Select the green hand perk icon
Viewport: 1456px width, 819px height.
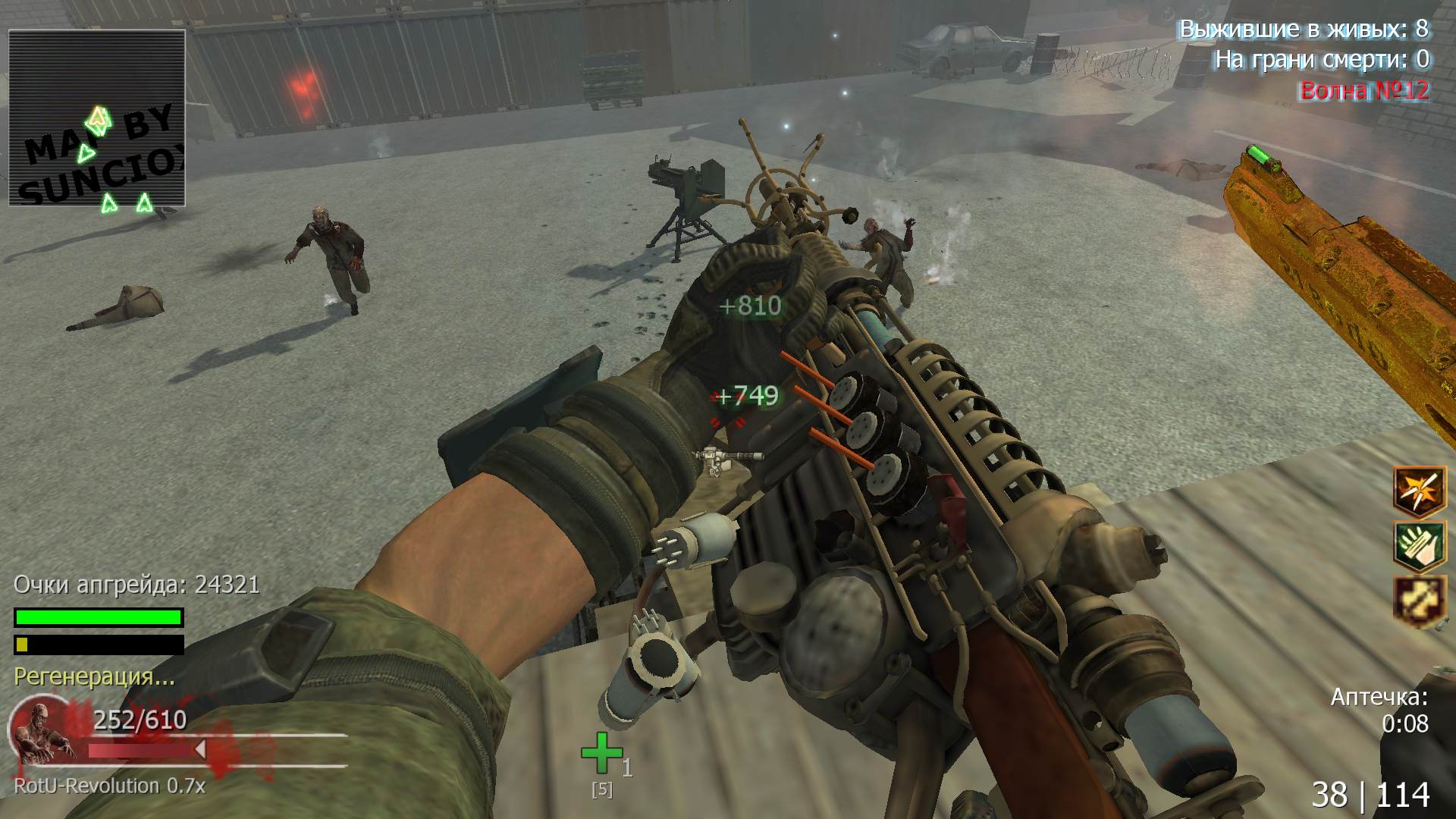[x=1420, y=545]
